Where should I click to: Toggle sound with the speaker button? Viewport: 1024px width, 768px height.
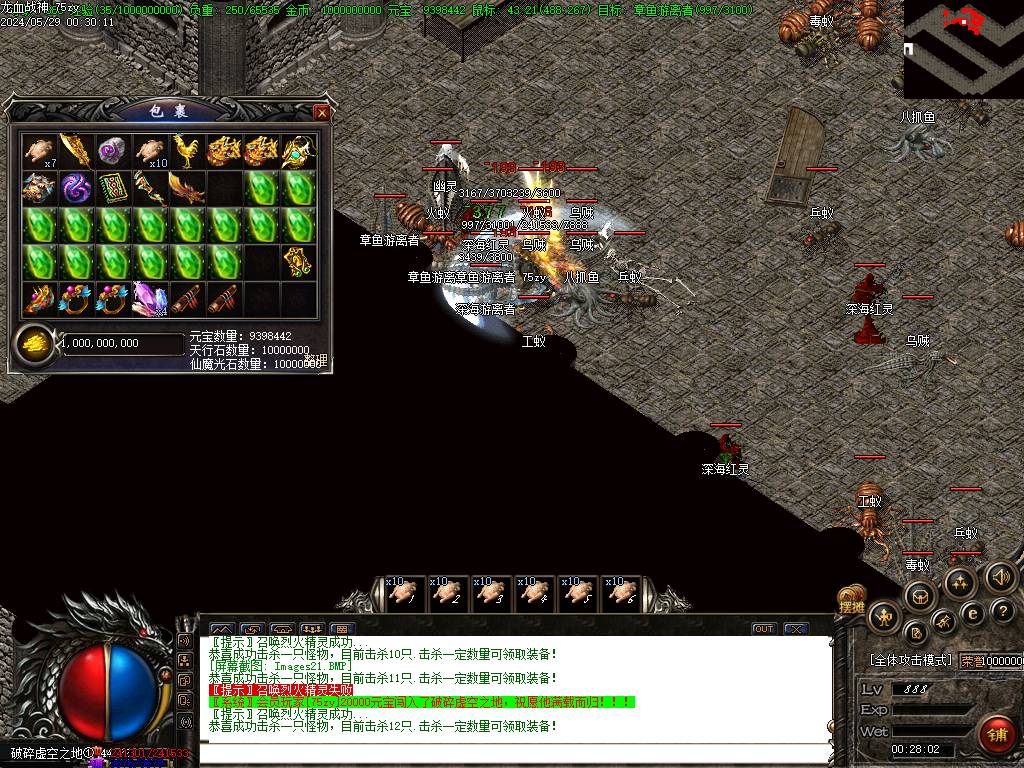point(999,577)
